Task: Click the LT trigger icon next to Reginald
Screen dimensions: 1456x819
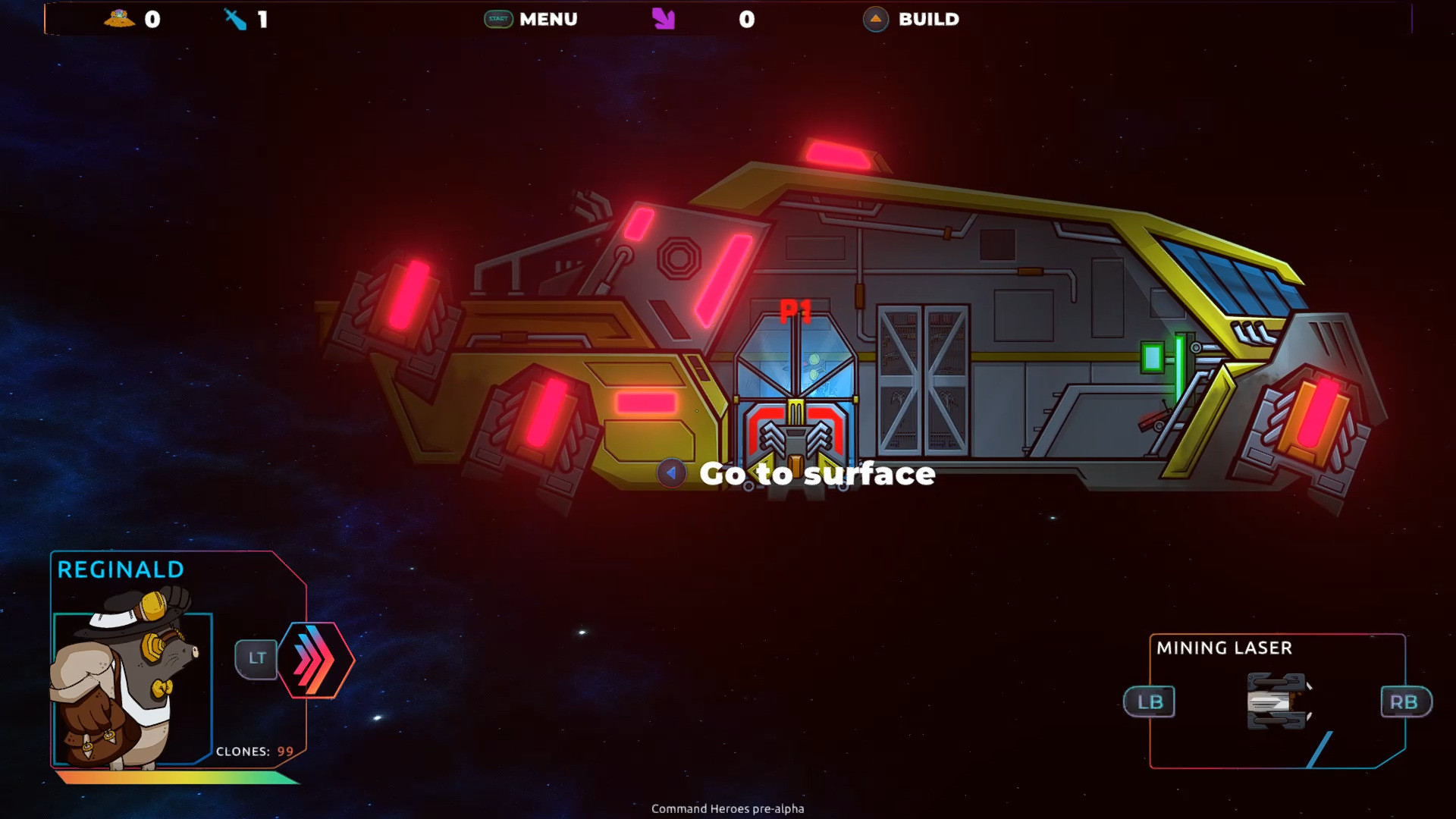Action: (x=257, y=659)
